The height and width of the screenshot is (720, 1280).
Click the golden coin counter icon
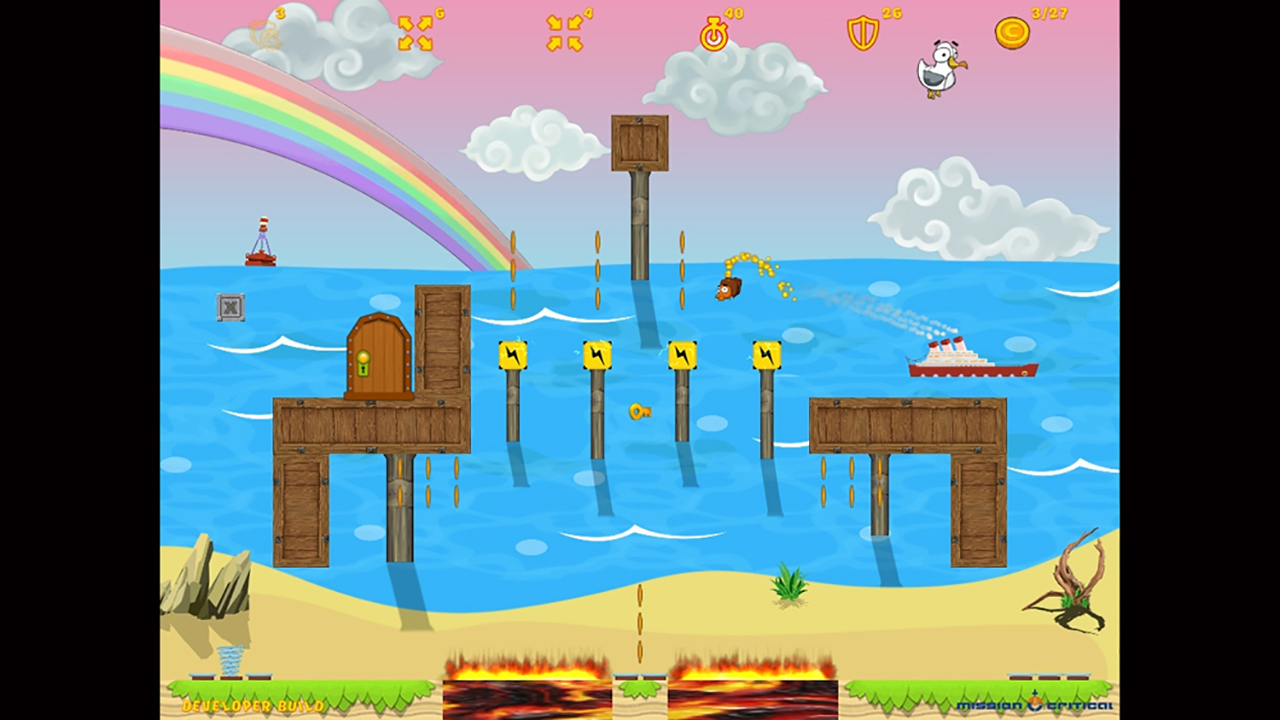tap(1010, 32)
